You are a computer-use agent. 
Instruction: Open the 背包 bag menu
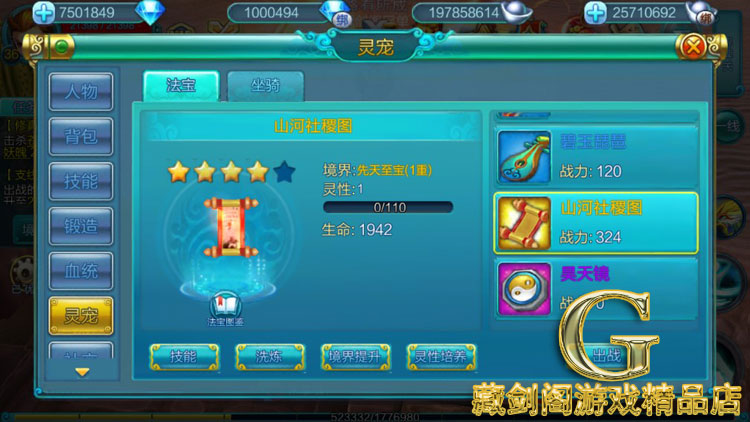point(81,137)
